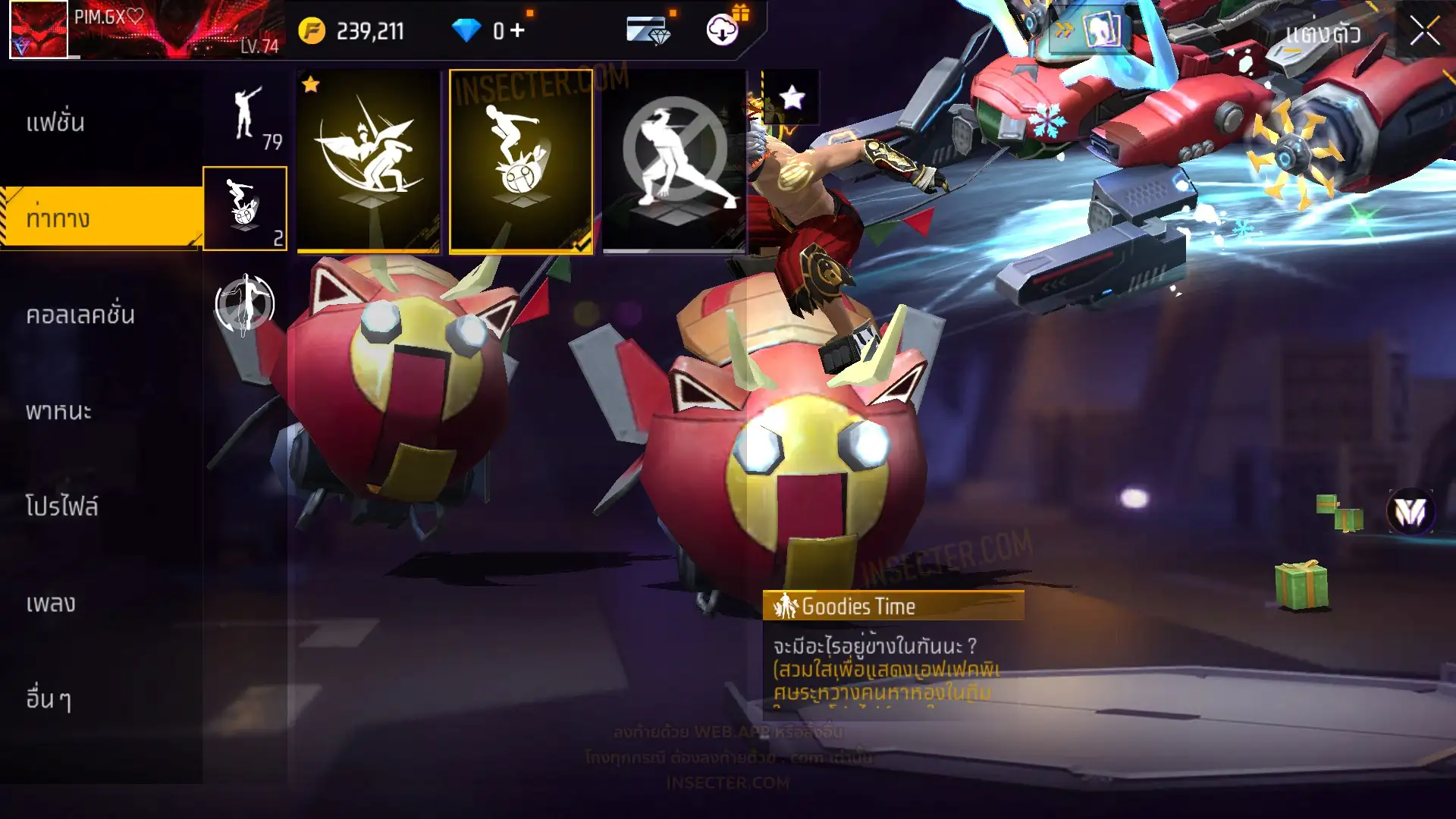Open the แฟชั่น (Fashion) category
Screen dimensions: 1456x819
coord(55,122)
